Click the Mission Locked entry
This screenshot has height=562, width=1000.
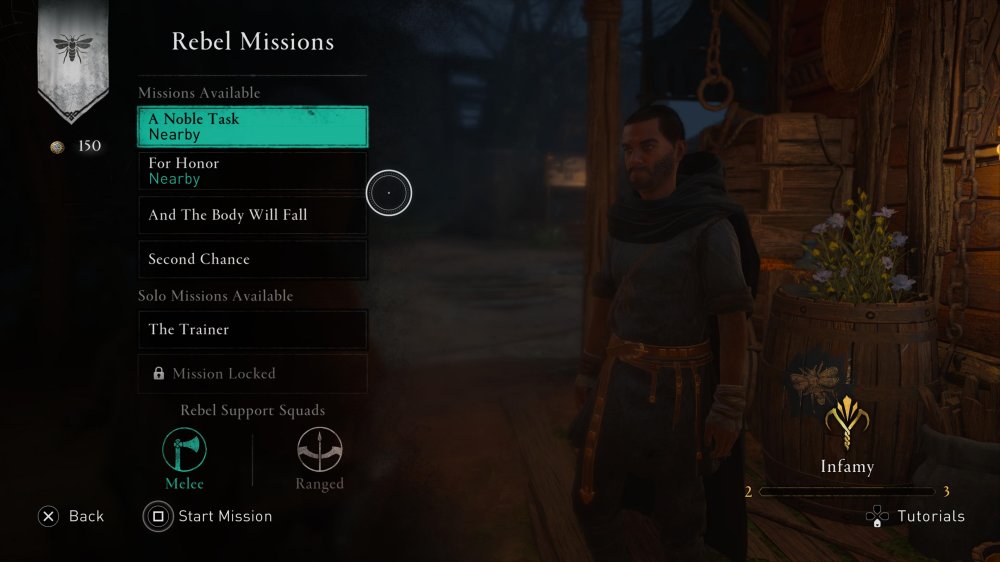[x=252, y=373]
